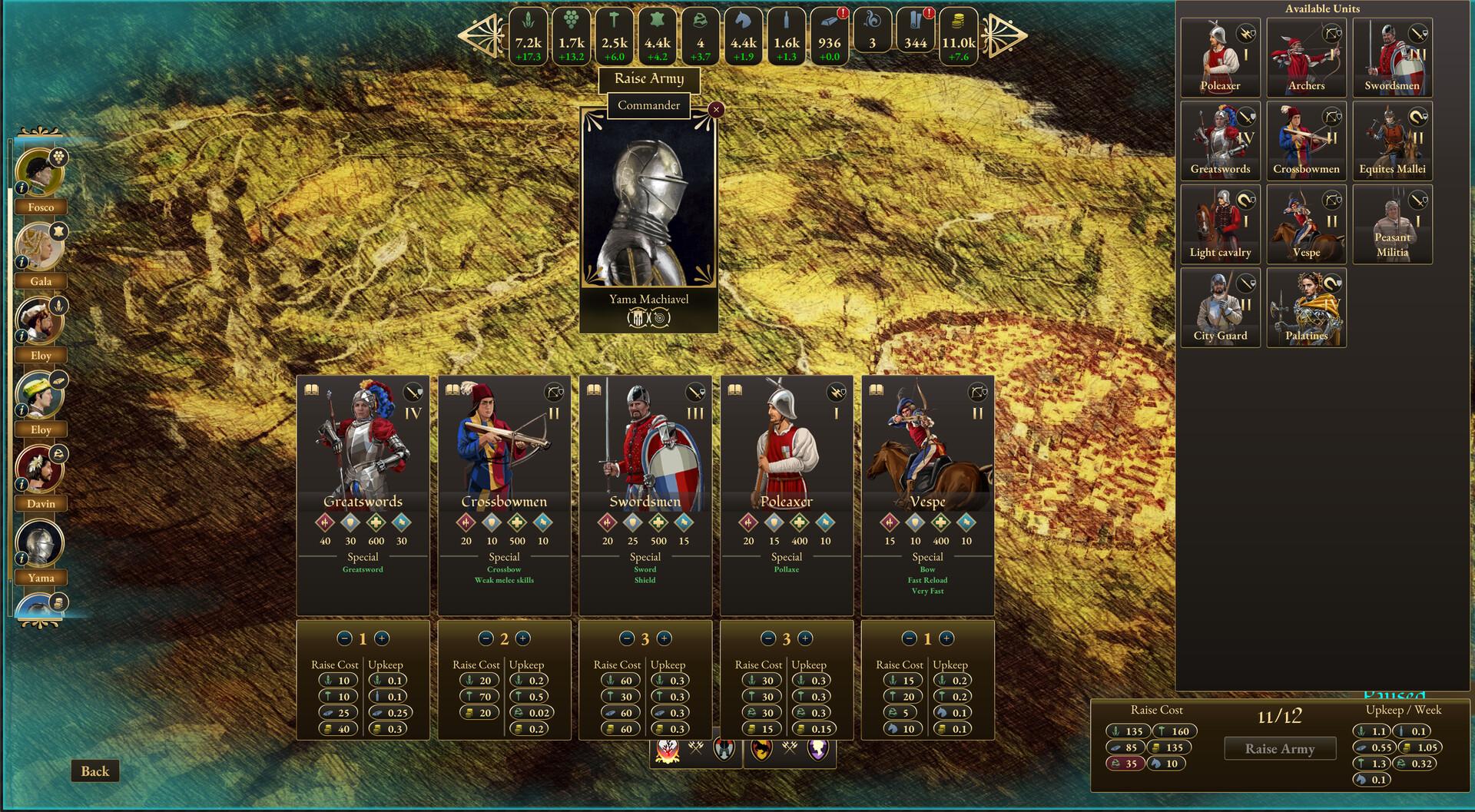Decrease Crossbowmen count with the minus button
Screen dimensions: 1475x812
(x=486, y=638)
